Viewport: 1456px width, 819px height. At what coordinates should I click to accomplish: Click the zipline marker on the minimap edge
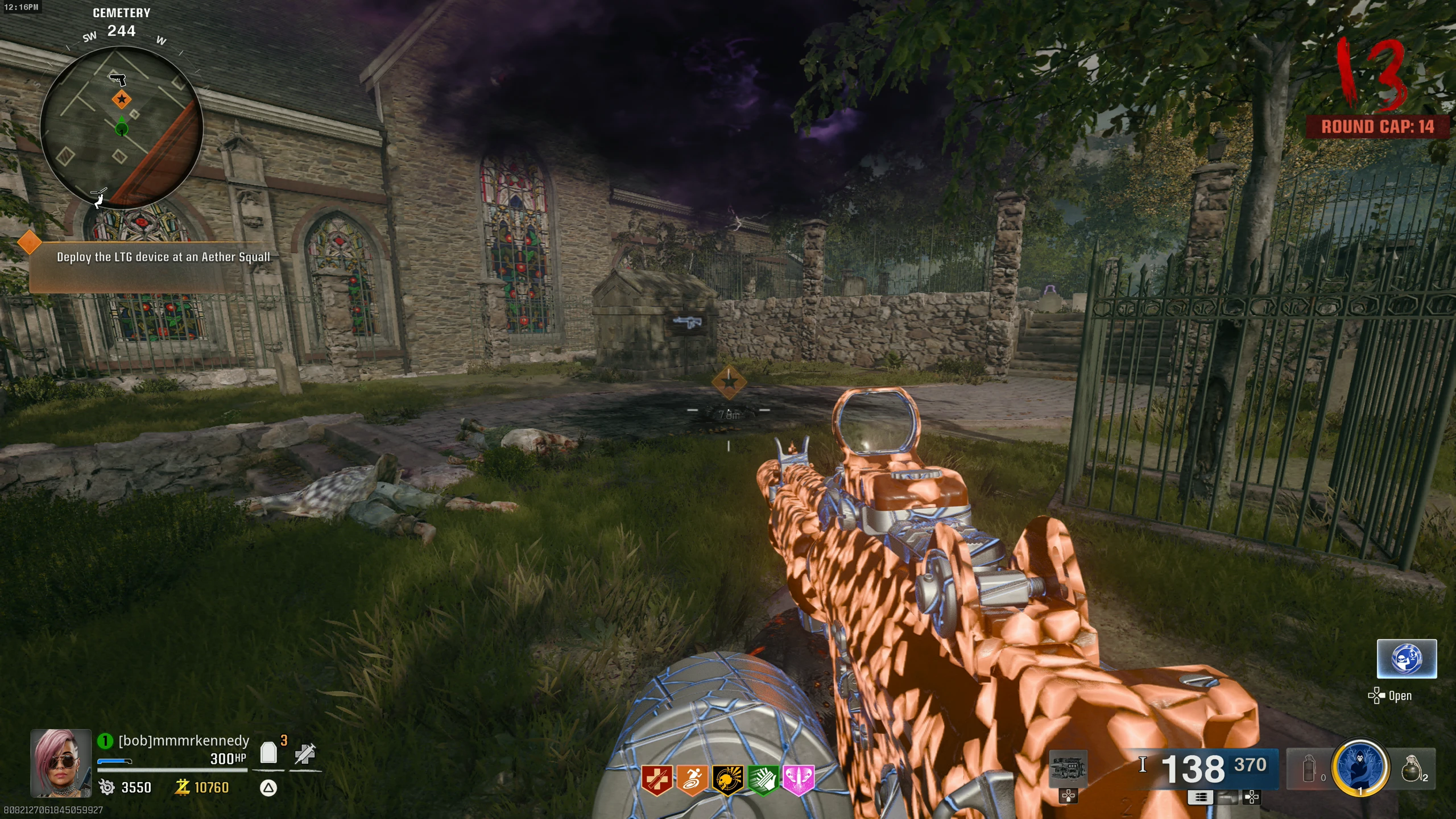pos(100,197)
